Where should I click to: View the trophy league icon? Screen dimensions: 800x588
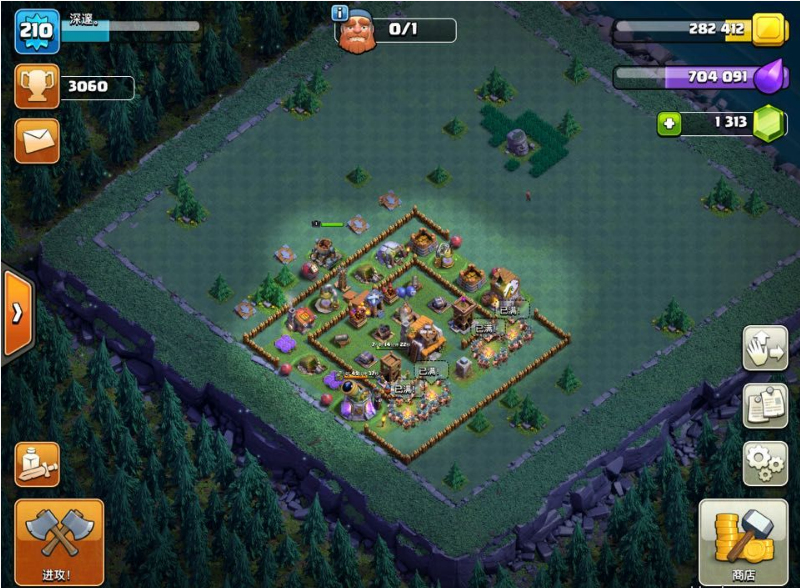37,87
